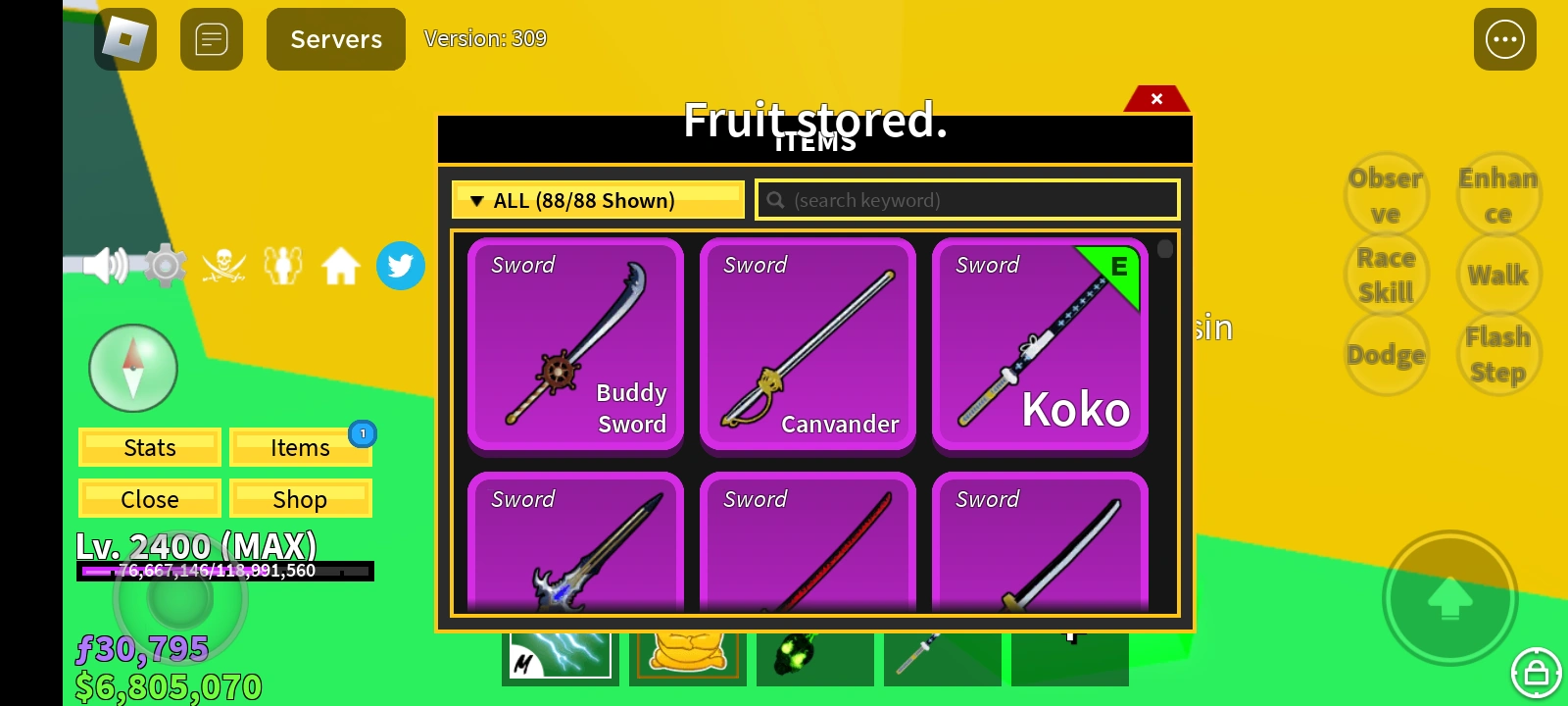Viewport: 1568px width, 706px height.
Task: Click the pirate flag crew icon
Action: (x=224, y=265)
